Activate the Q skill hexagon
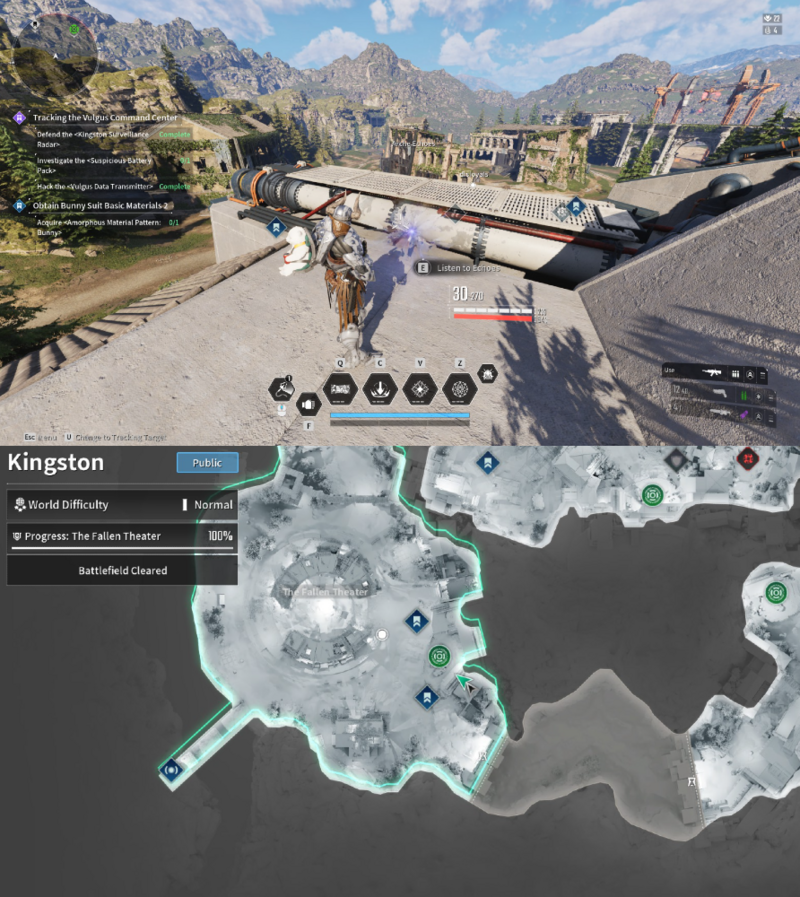Viewport: 800px width, 897px height. pos(339,388)
